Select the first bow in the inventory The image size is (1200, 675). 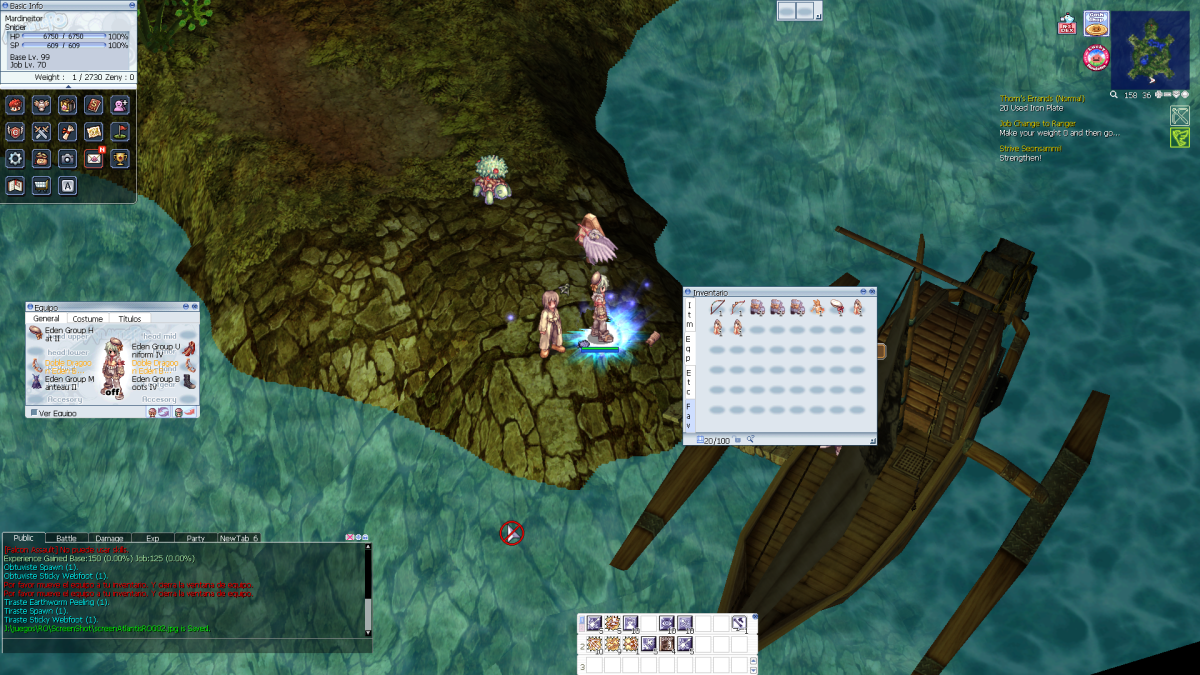point(717,308)
